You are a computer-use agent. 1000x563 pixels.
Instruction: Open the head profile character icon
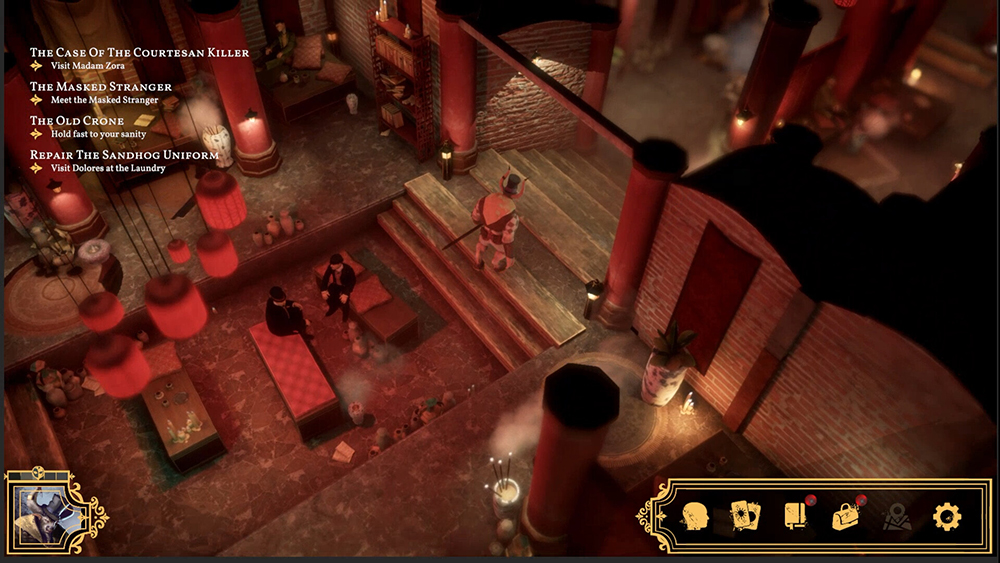click(696, 516)
